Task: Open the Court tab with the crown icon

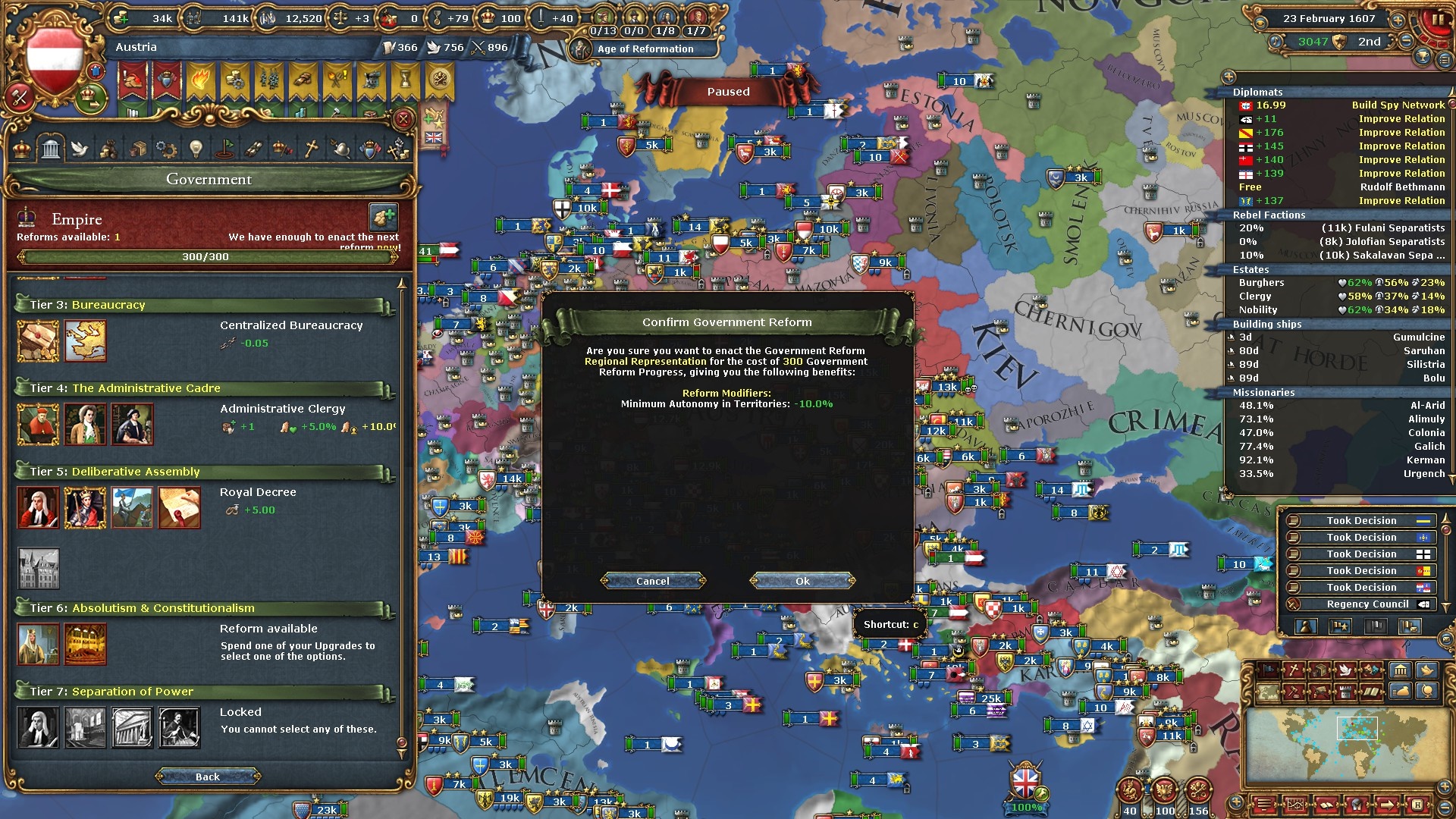Action: (22, 149)
